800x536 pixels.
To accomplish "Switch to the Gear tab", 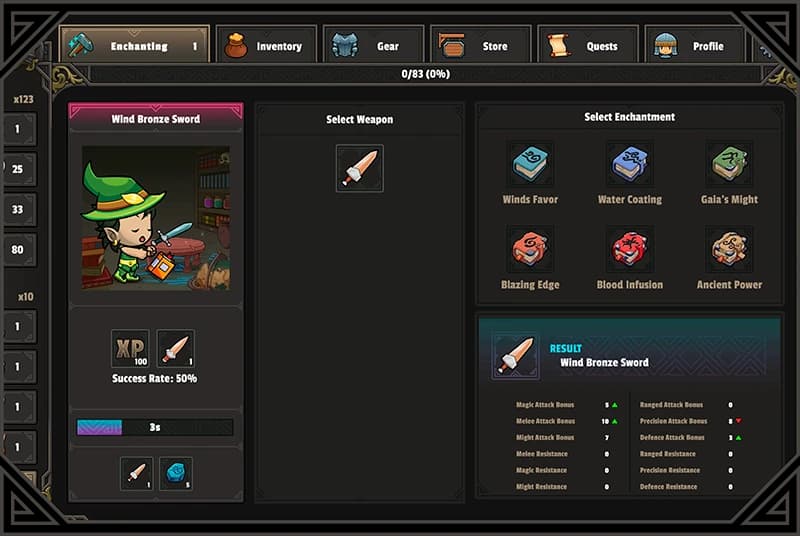I will pos(373,45).
